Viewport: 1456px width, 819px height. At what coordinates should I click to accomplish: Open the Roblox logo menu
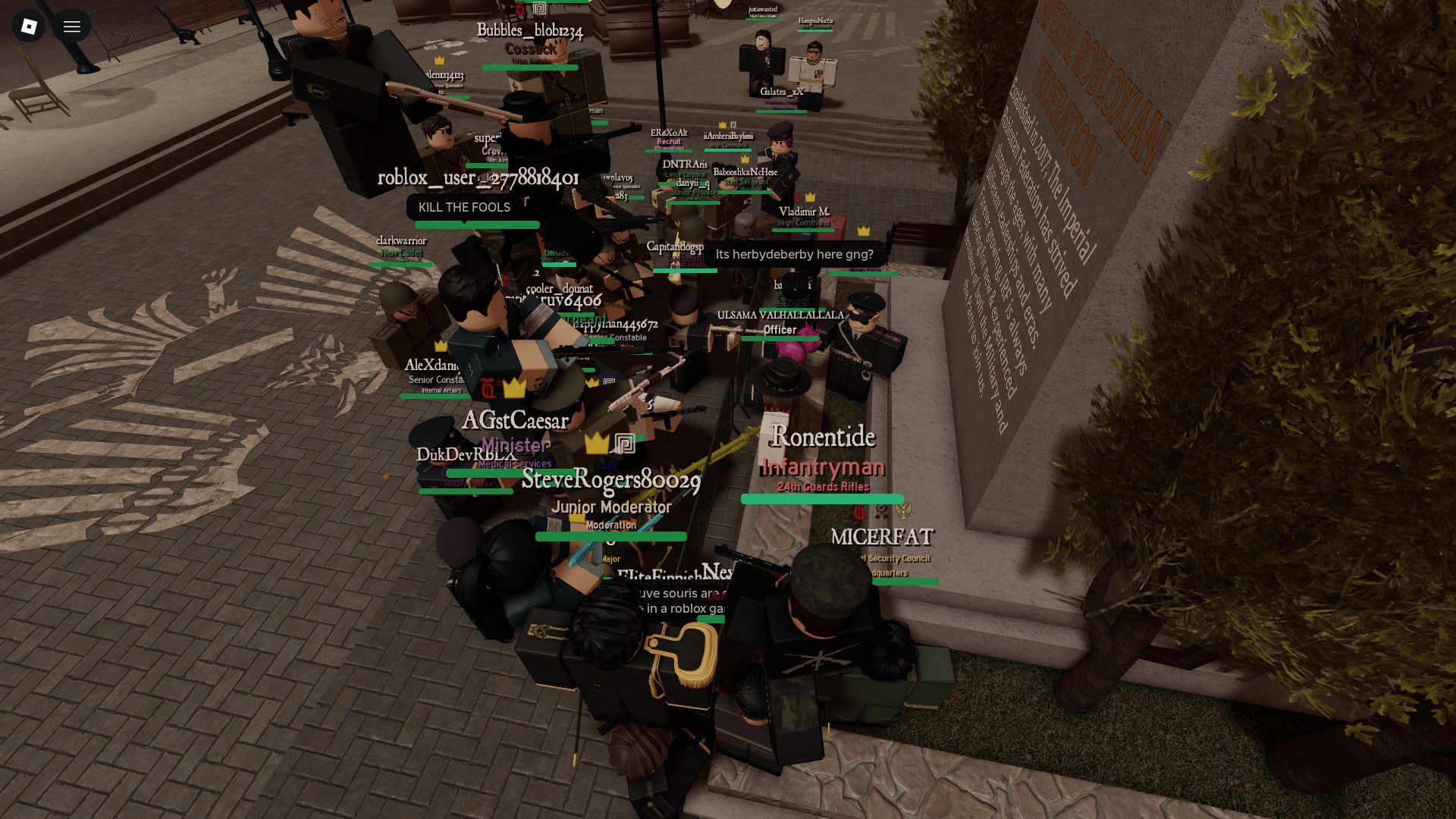tap(29, 27)
